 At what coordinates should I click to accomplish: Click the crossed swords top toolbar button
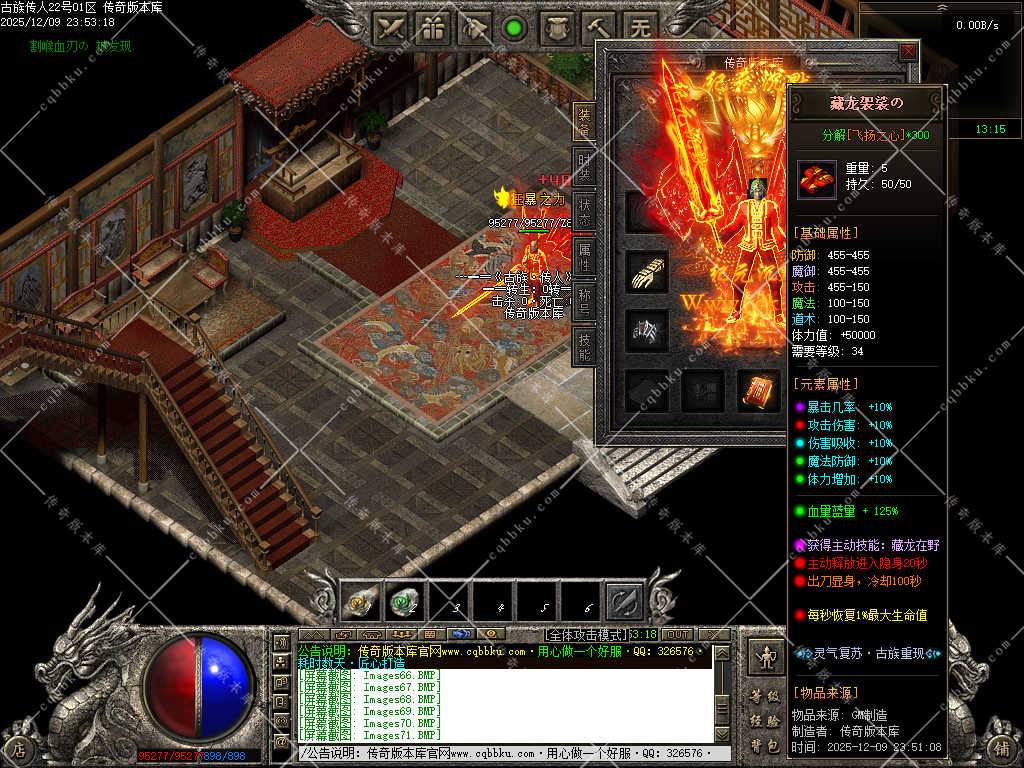pyautogui.click(x=390, y=28)
